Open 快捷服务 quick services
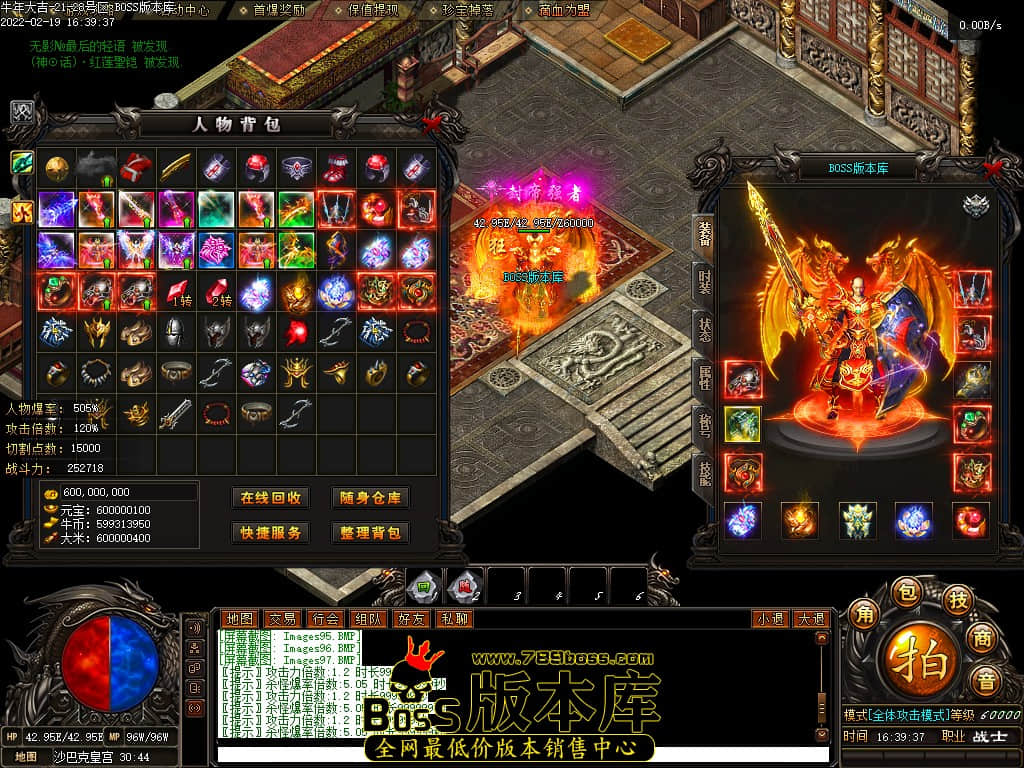This screenshot has width=1024, height=768. (x=270, y=533)
